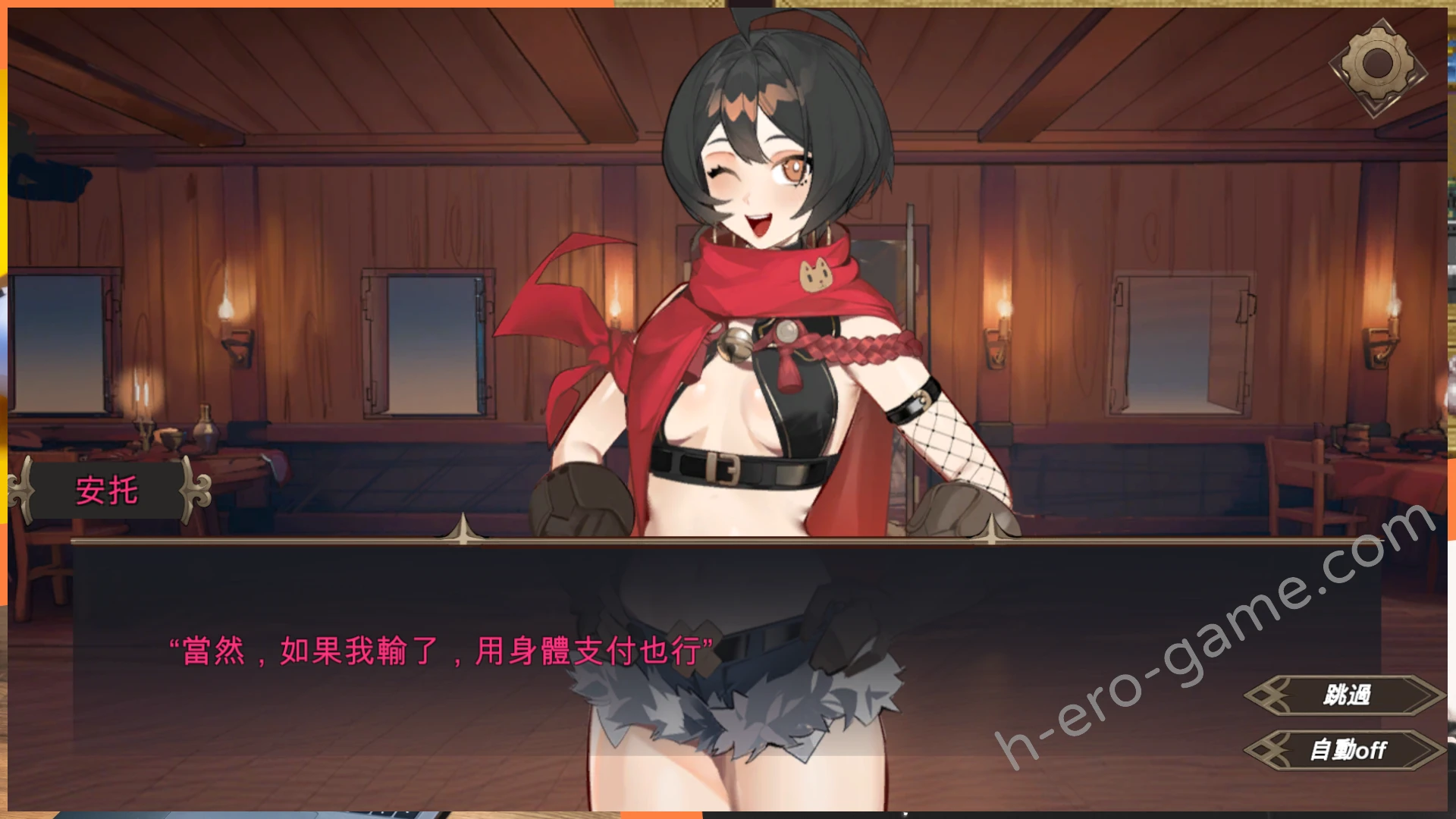Toggle auto-play with 自動off button

[x=1345, y=750]
